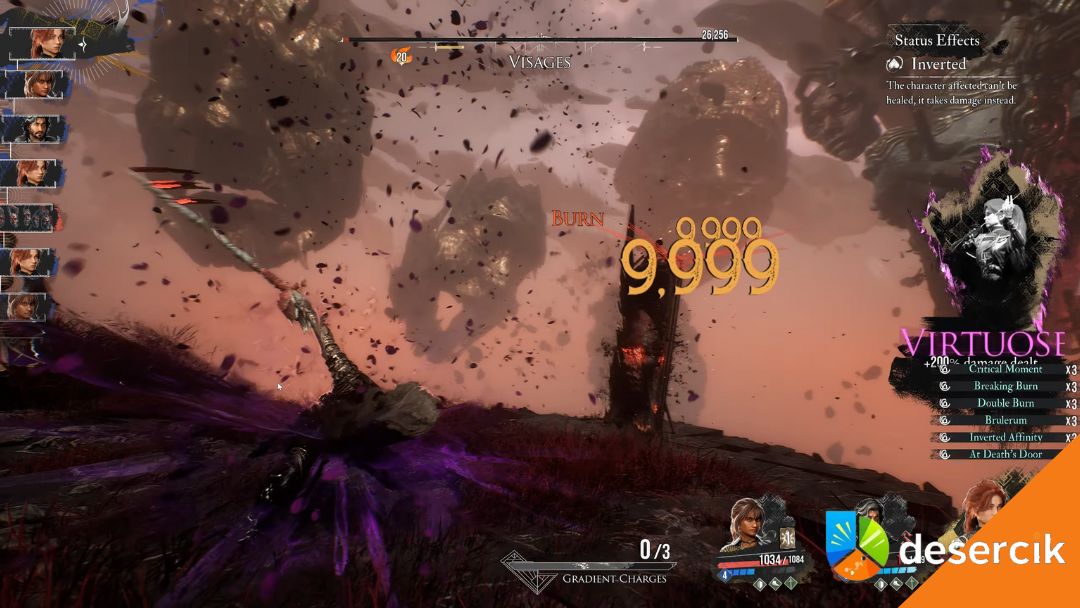This screenshot has width=1080, height=608.
Task: Choose the Inverted Affinity passive entry
Action: click(x=1005, y=437)
